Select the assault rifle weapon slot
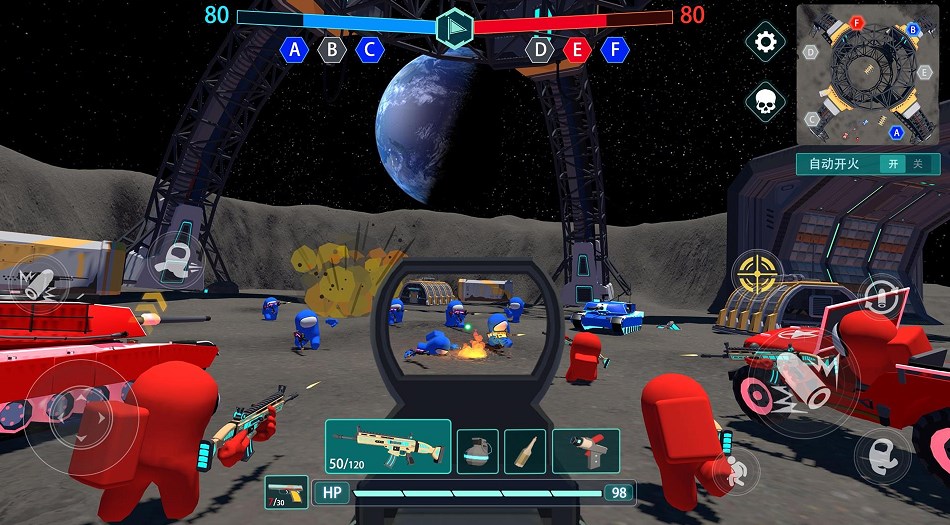Viewport: 950px width, 525px height. pos(387,446)
